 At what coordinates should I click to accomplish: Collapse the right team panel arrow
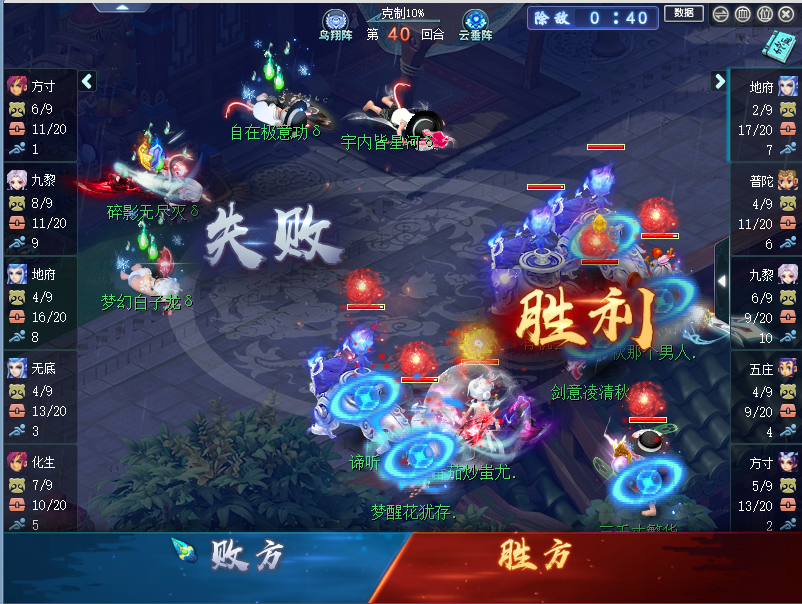(x=719, y=81)
